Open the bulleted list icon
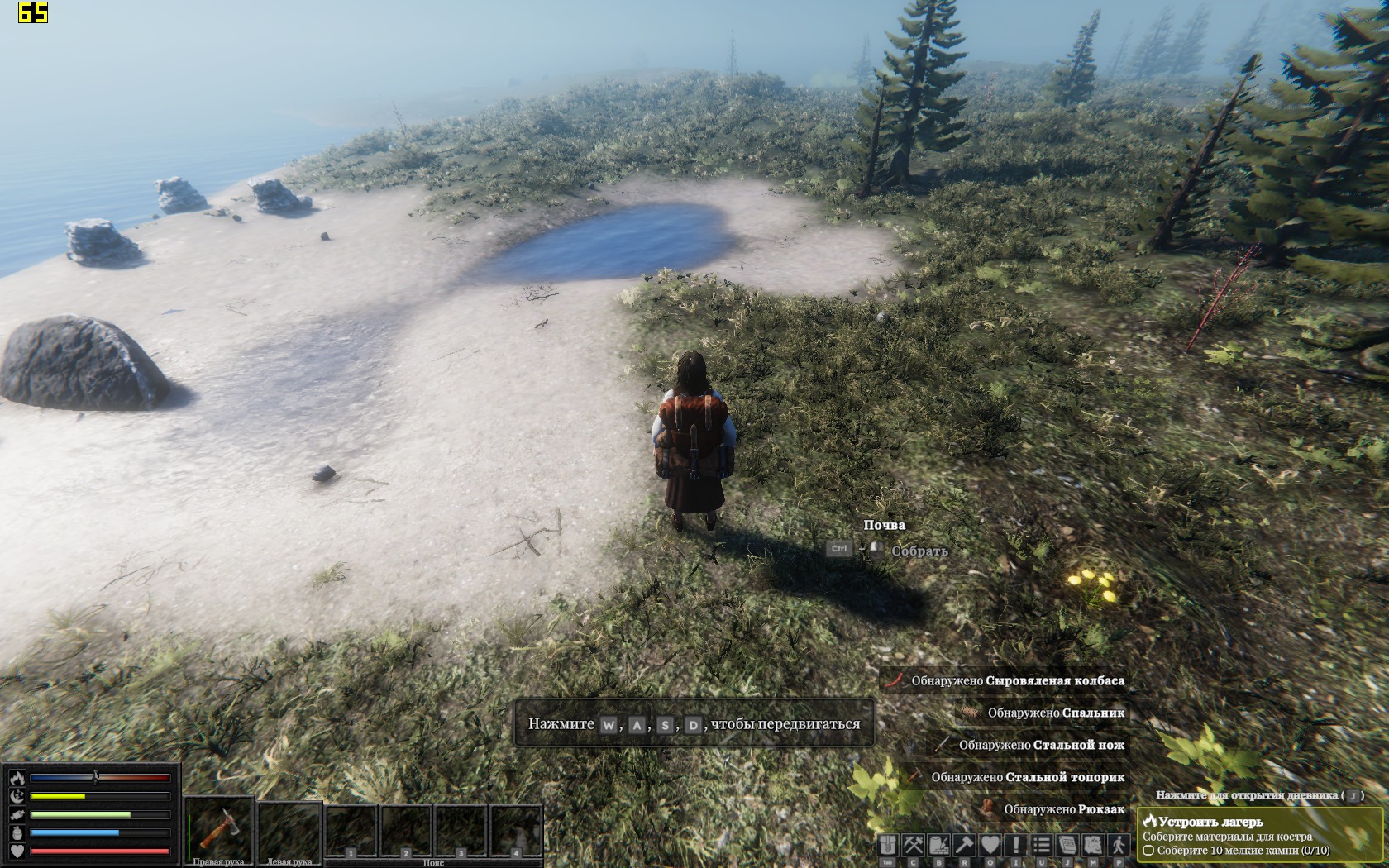This screenshot has width=1389, height=868. pyautogui.click(x=1042, y=845)
